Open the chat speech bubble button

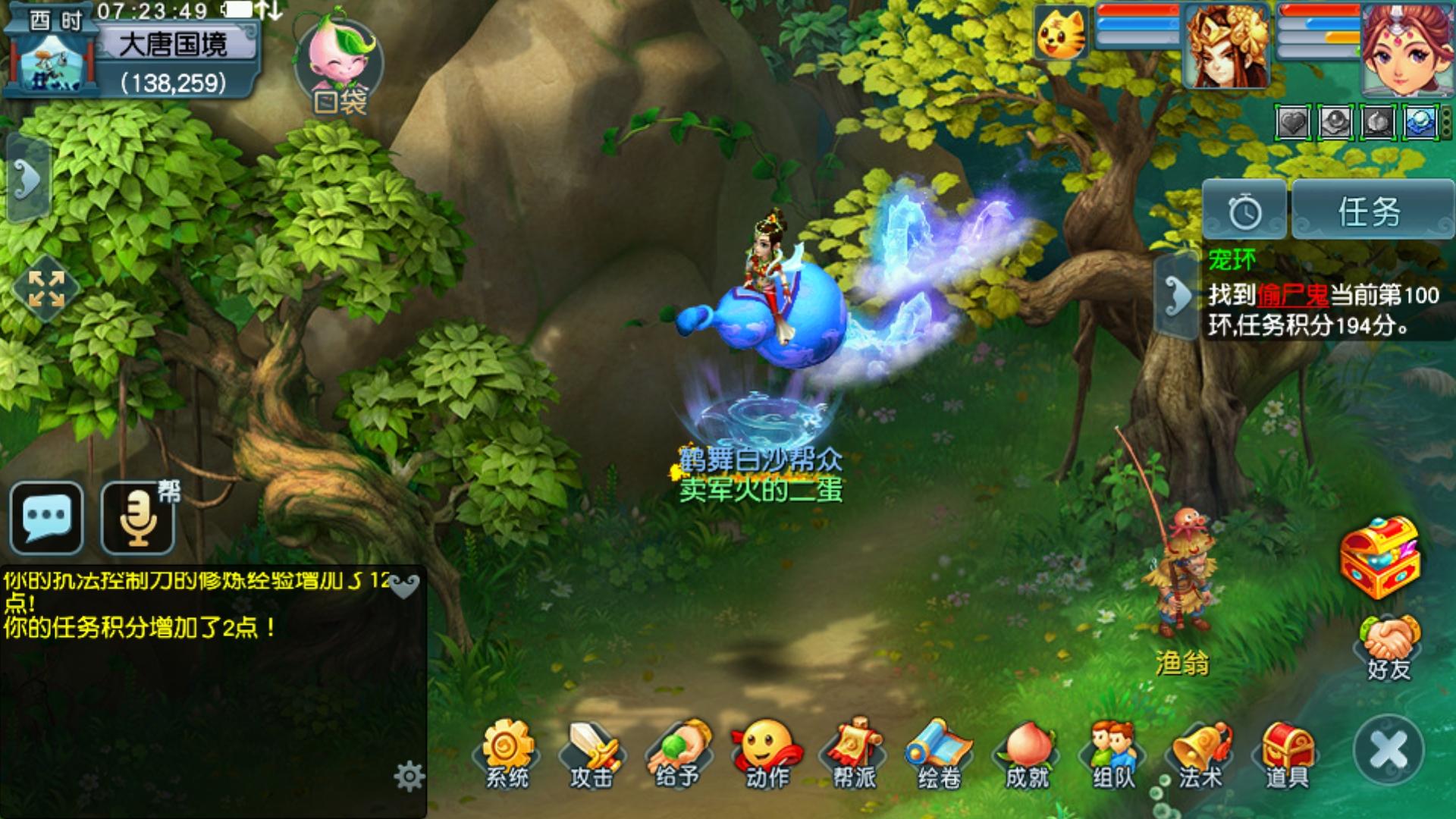tap(47, 517)
